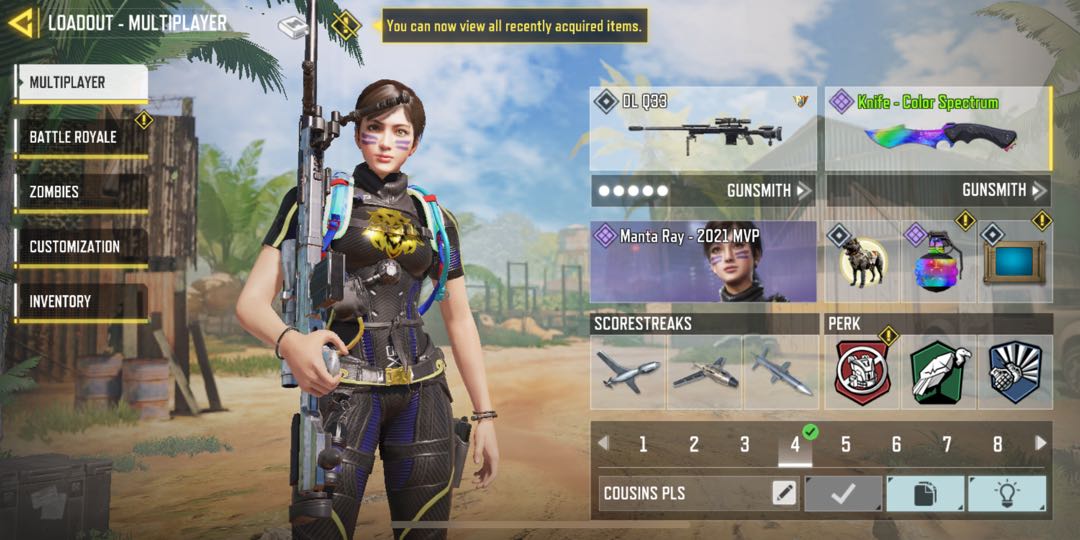Open the green perk slot

939,373
